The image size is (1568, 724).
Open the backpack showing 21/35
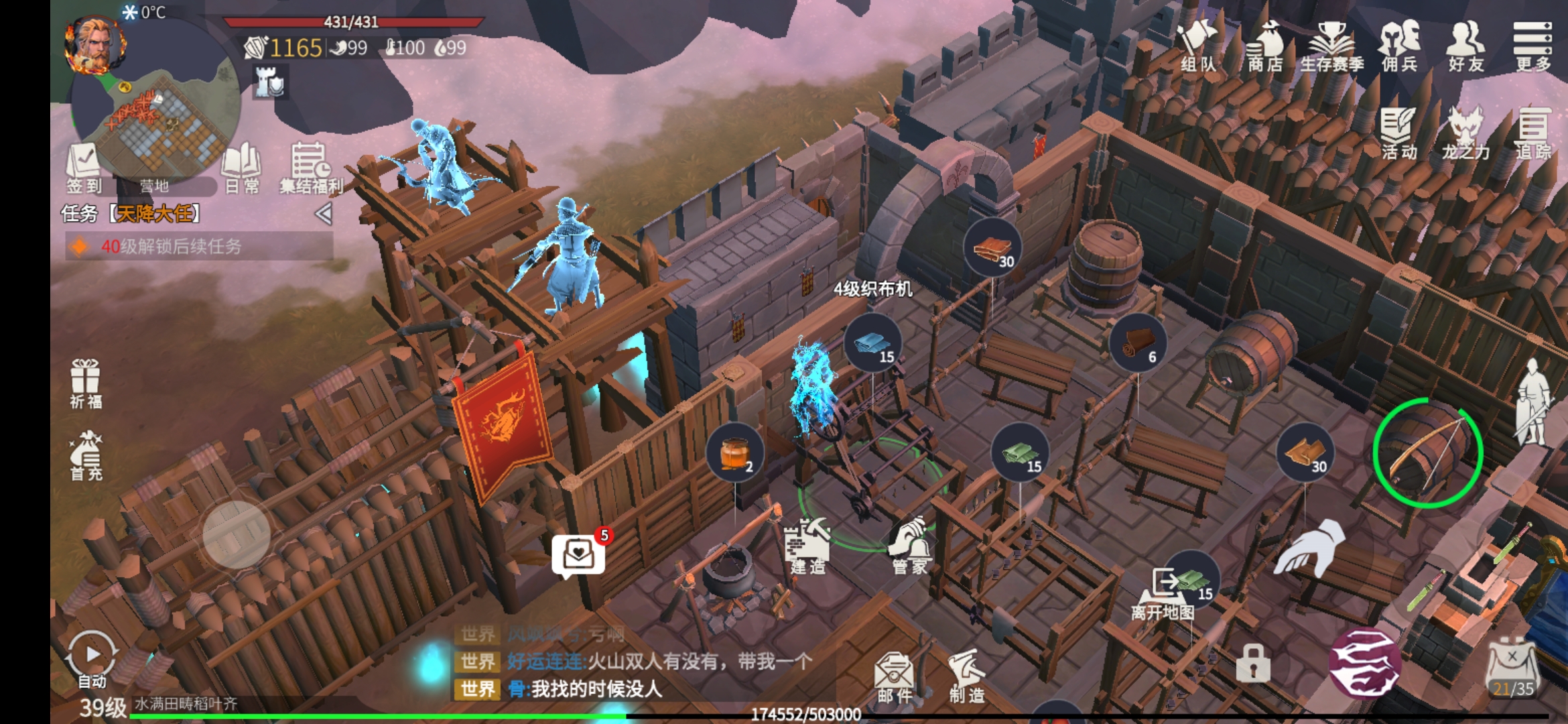[x=1512, y=668]
